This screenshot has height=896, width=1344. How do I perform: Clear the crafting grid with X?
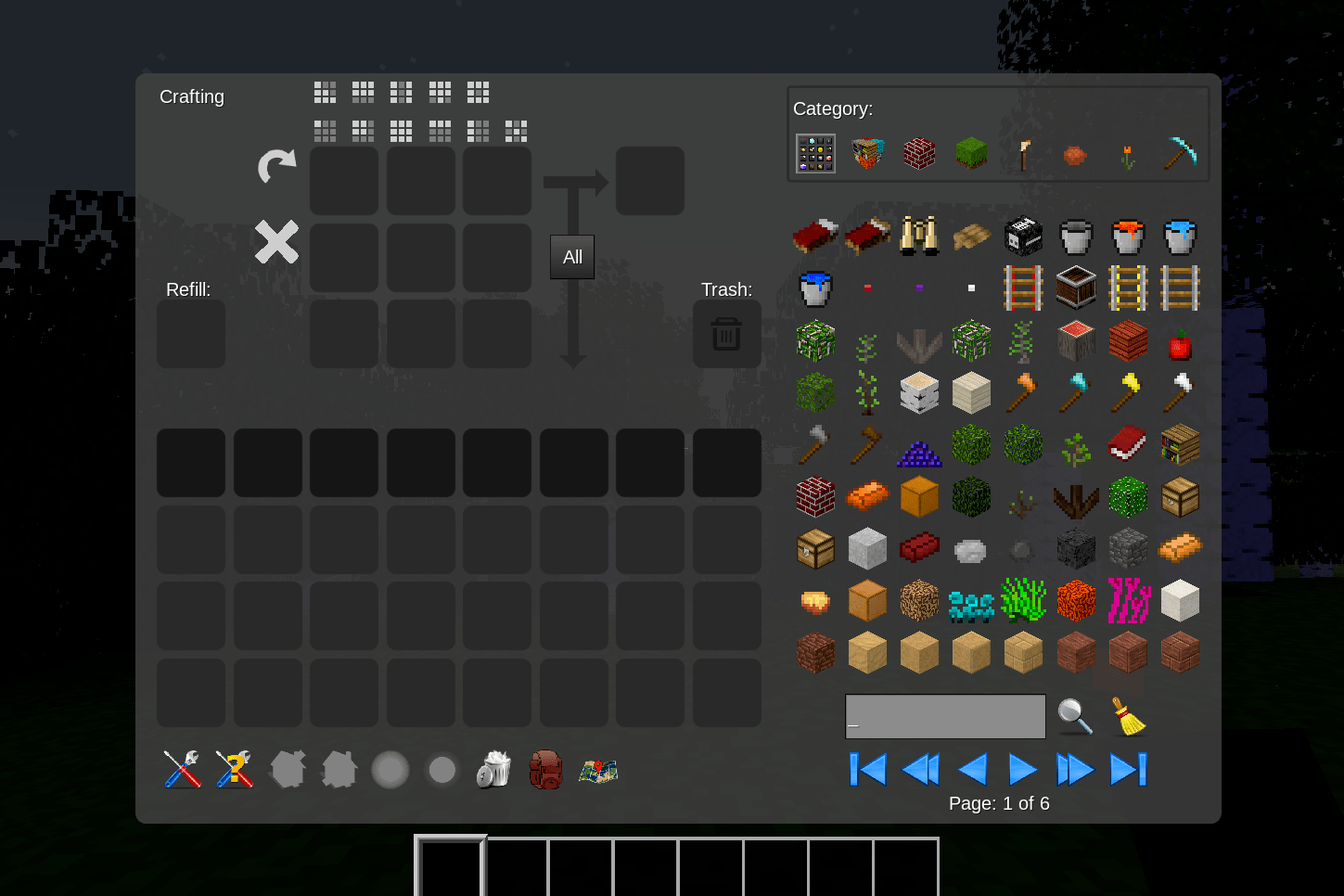(x=276, y=242)
